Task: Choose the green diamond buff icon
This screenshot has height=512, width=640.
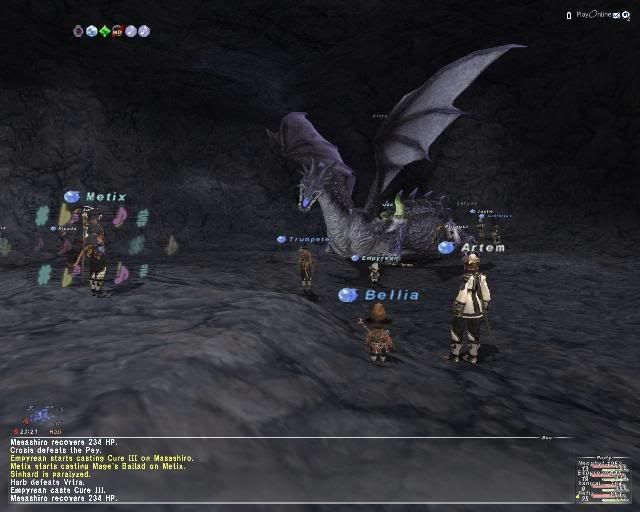Action: 105,31
